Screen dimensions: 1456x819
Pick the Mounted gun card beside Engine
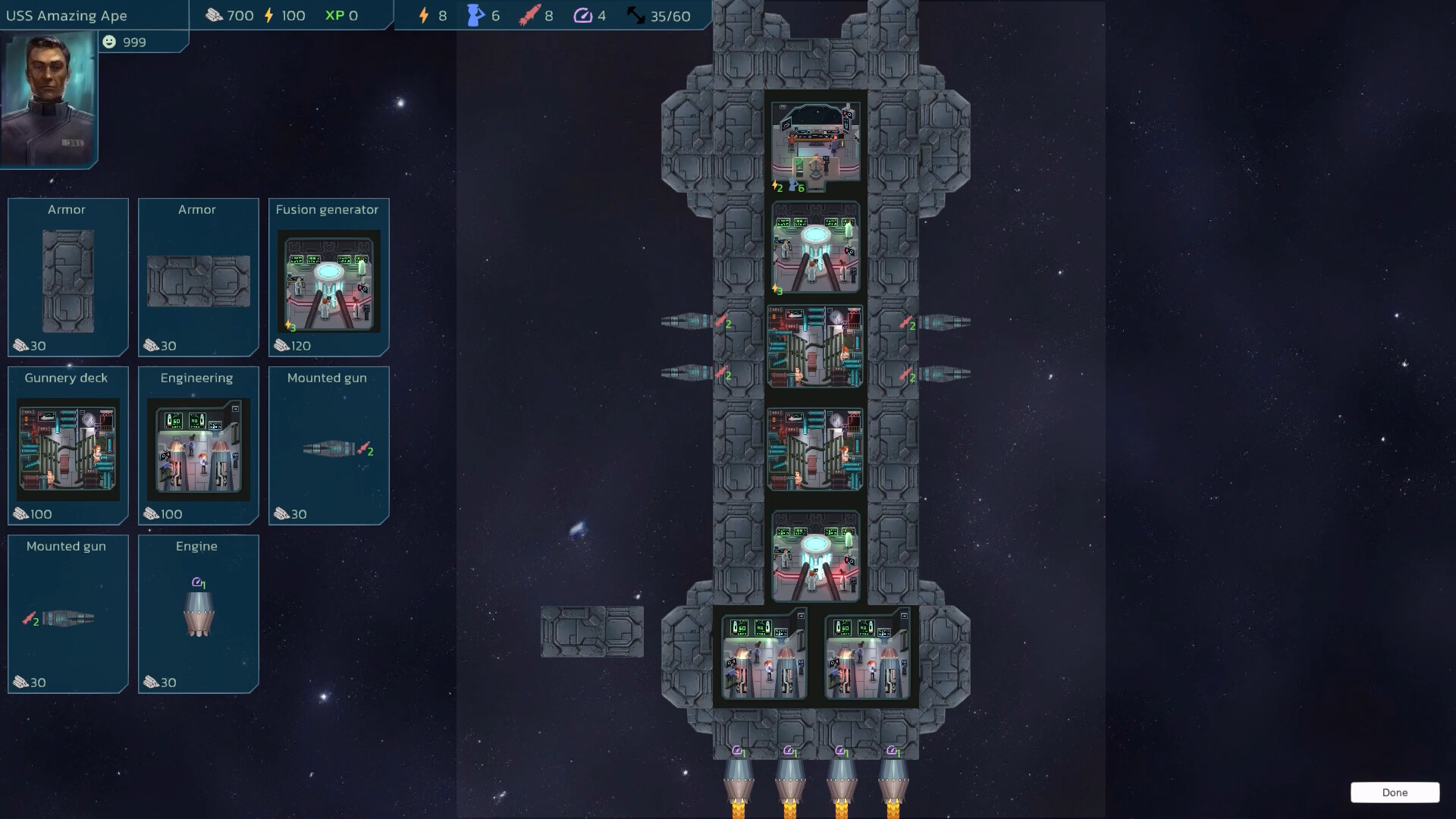coord(68,614)
